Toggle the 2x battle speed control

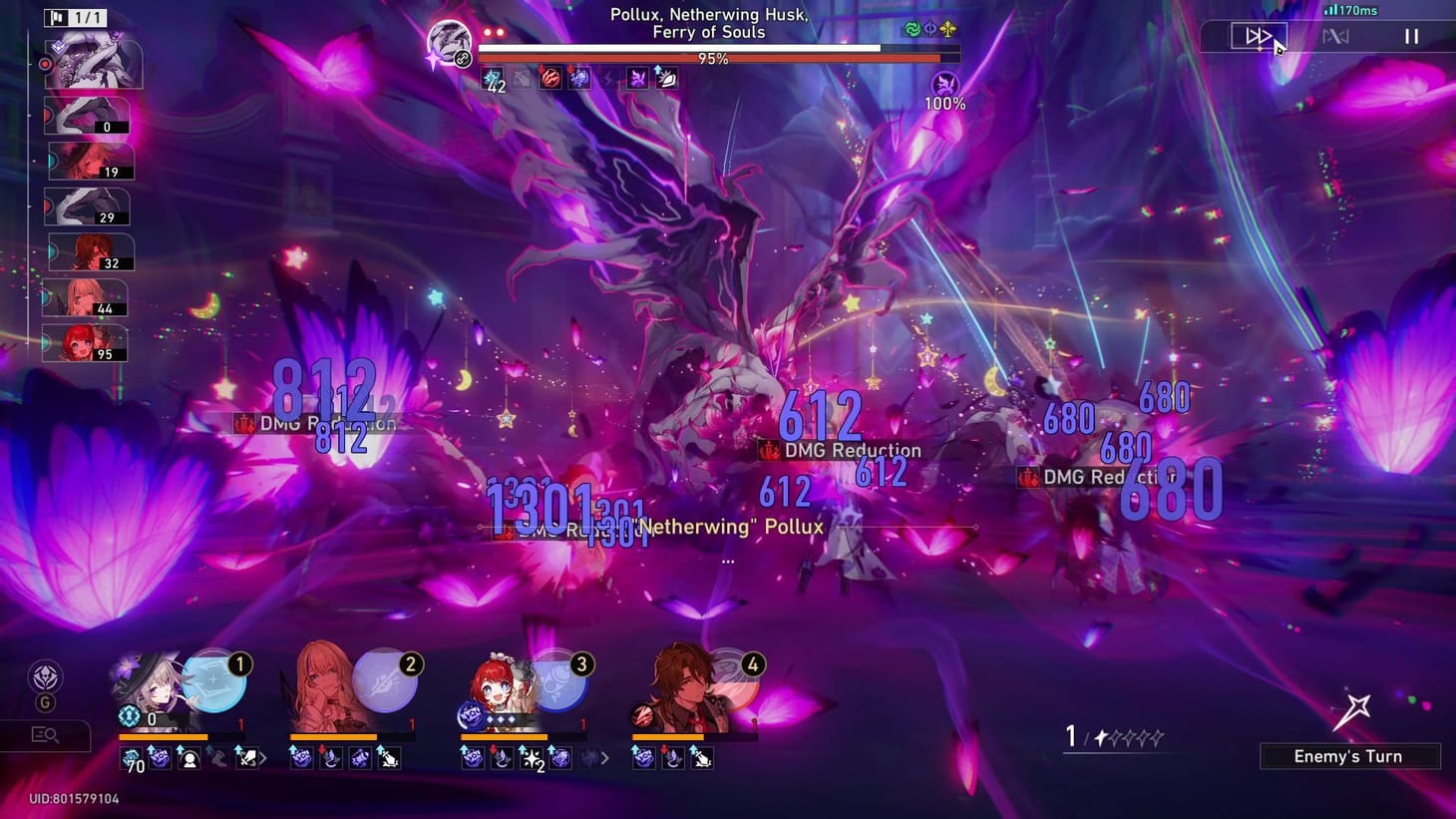point(1257,37)
